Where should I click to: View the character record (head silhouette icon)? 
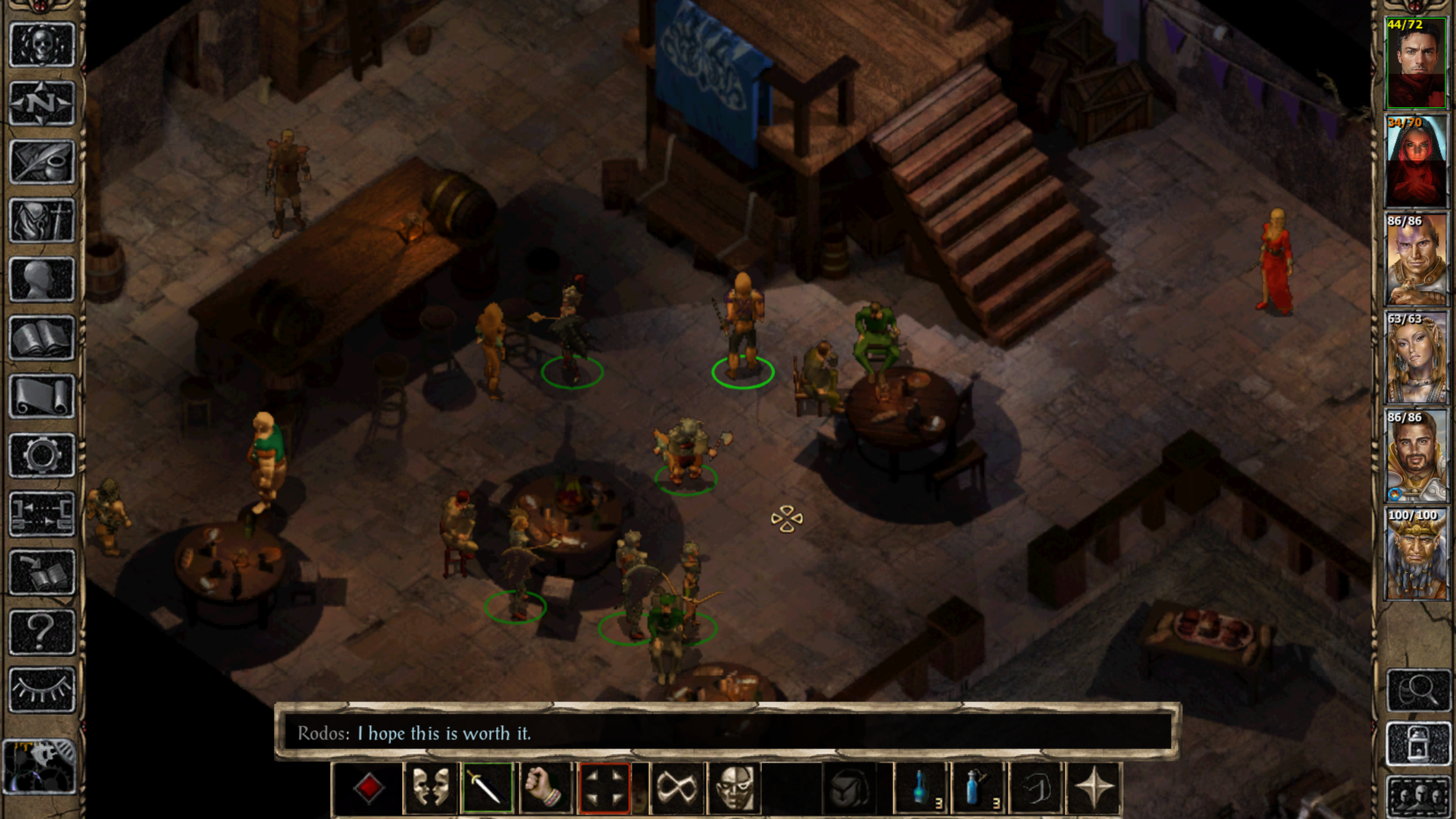(42, 277)
